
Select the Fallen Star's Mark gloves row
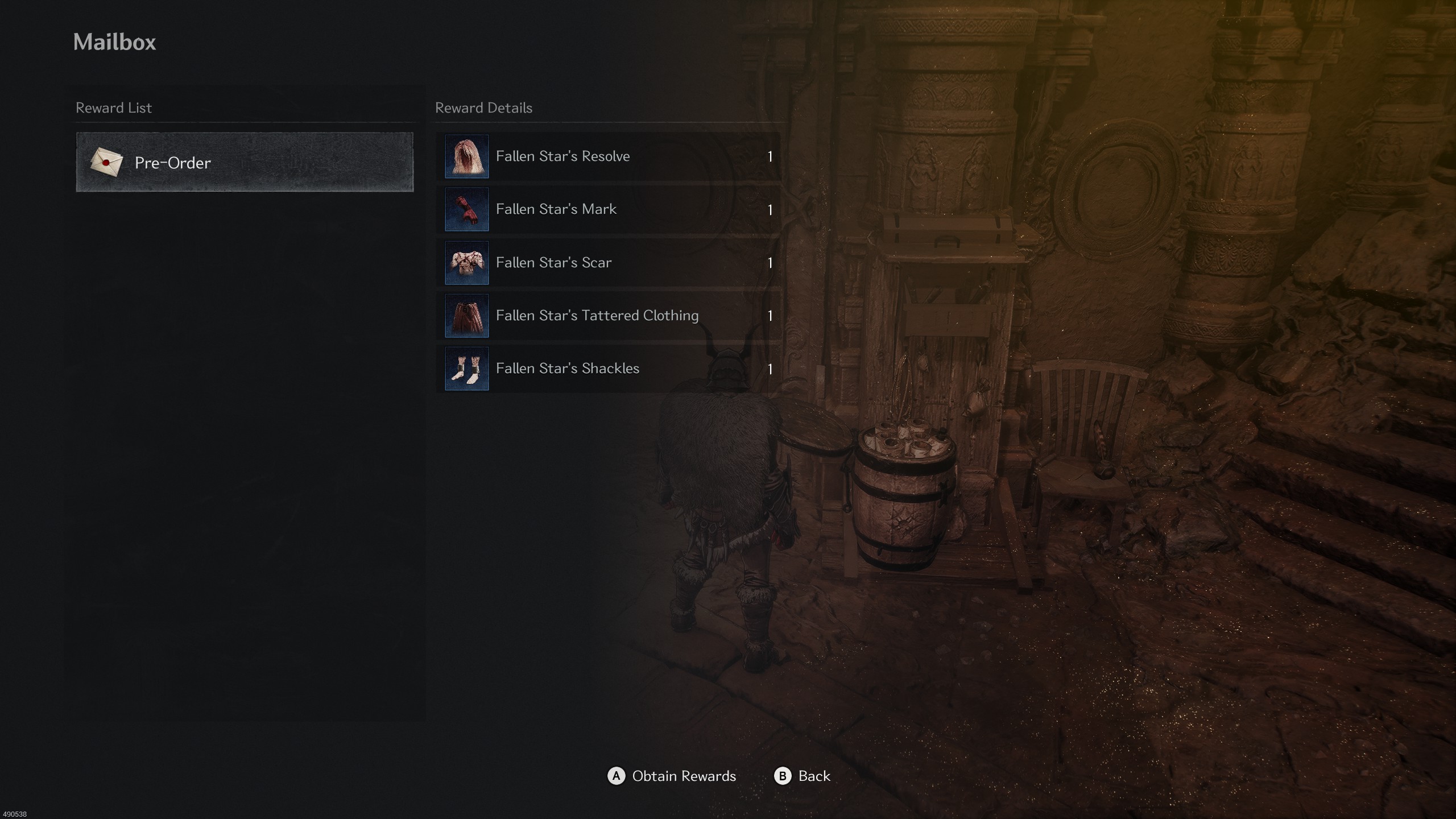pyautogui.click(x=607, y=209)
